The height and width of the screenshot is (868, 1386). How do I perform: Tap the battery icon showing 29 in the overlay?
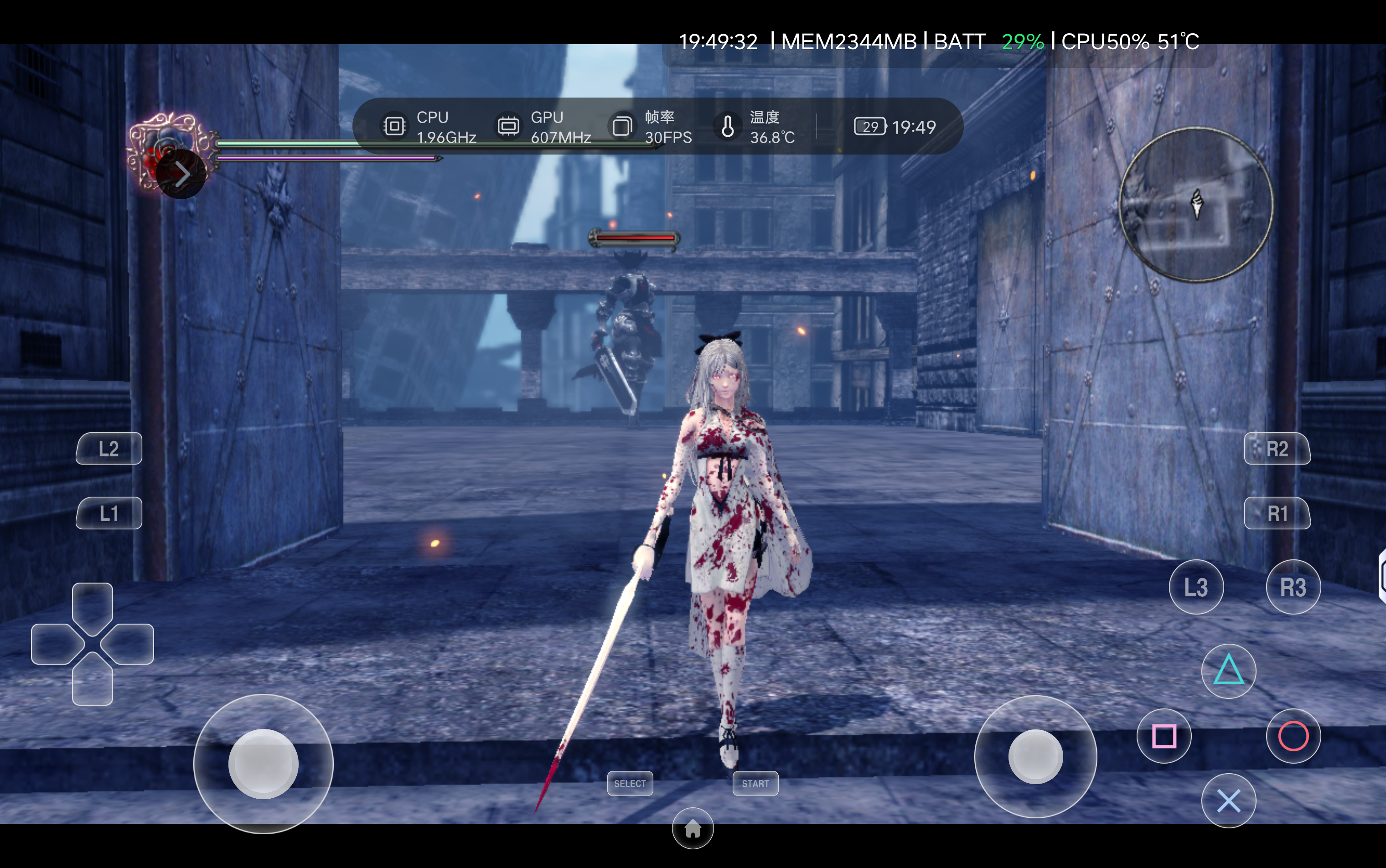tap(870, 126)
